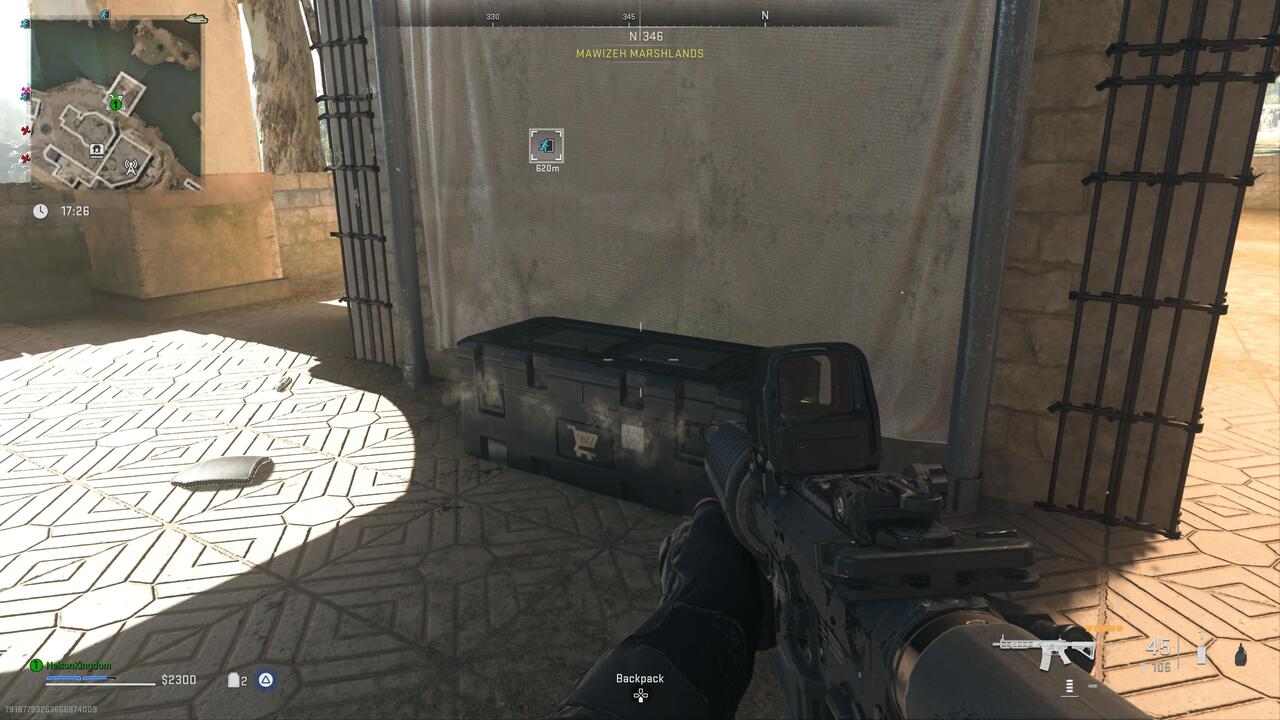Click the runner icon at the top of the minimap
Viewport: 1280px width, 720px height.
[104, 14]
